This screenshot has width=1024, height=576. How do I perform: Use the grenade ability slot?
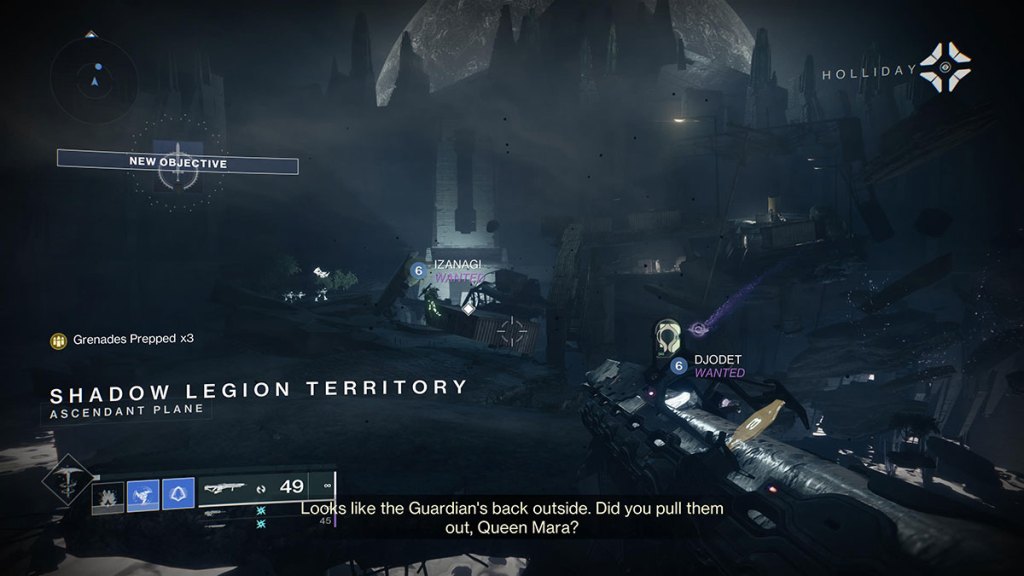(x=108, y=497)
